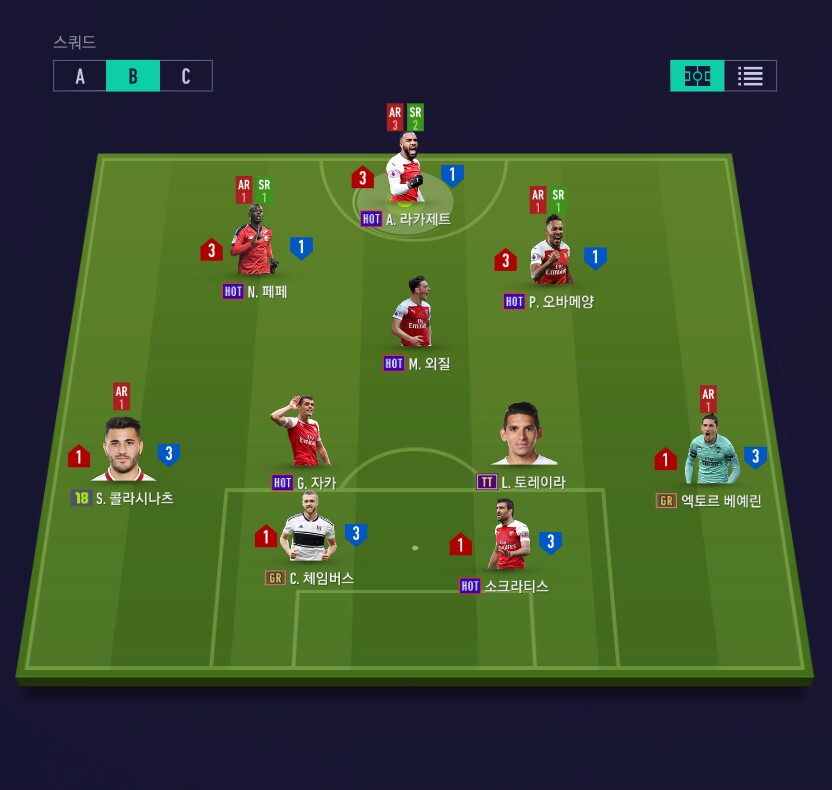
Task: Open squad tab C
Action: tap(186, 76)
